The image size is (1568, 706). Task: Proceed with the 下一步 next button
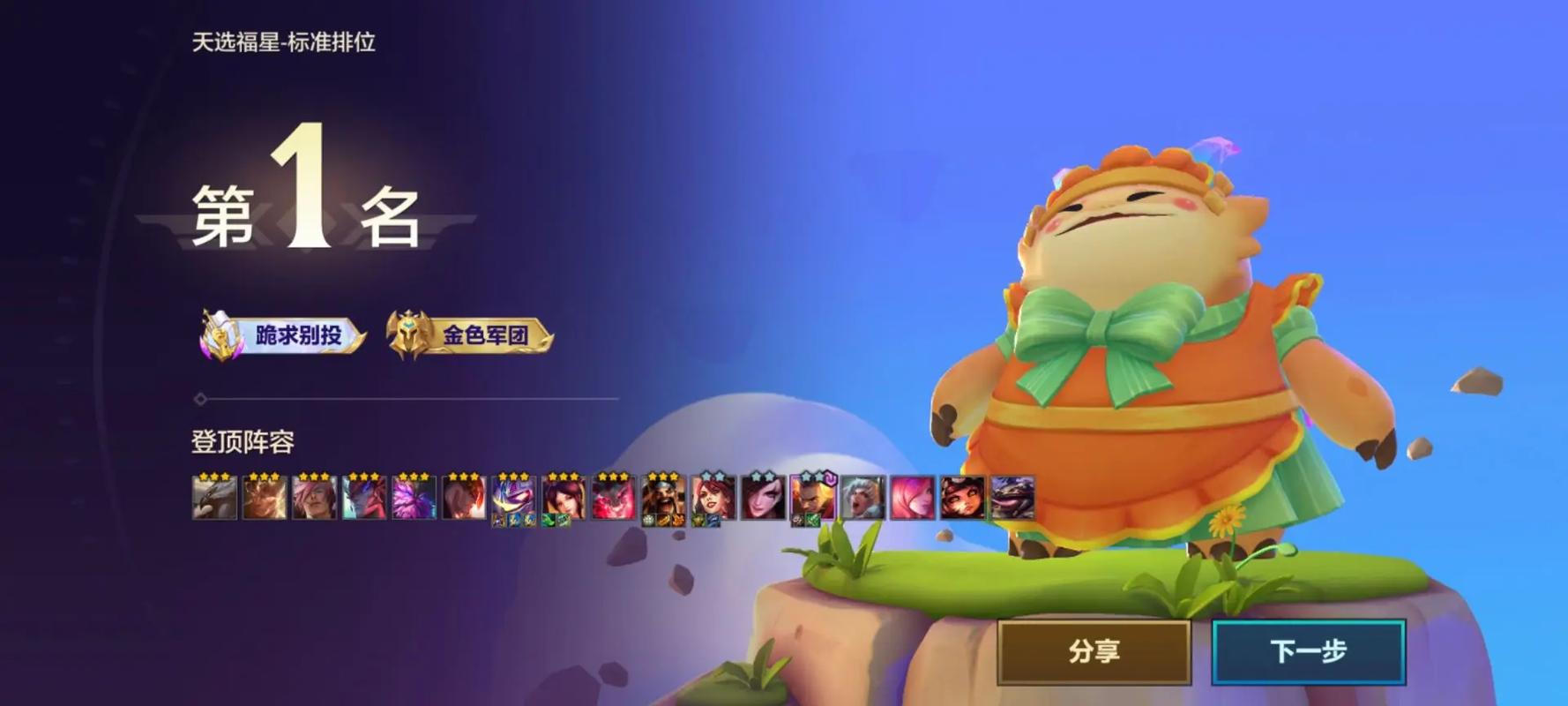1308,652
